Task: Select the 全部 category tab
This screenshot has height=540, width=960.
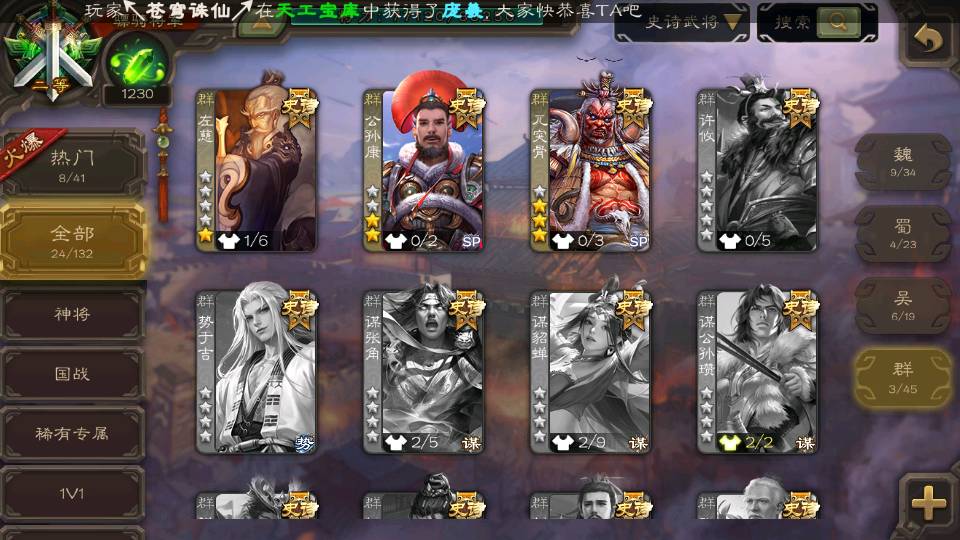Action: tap(72, 239)
